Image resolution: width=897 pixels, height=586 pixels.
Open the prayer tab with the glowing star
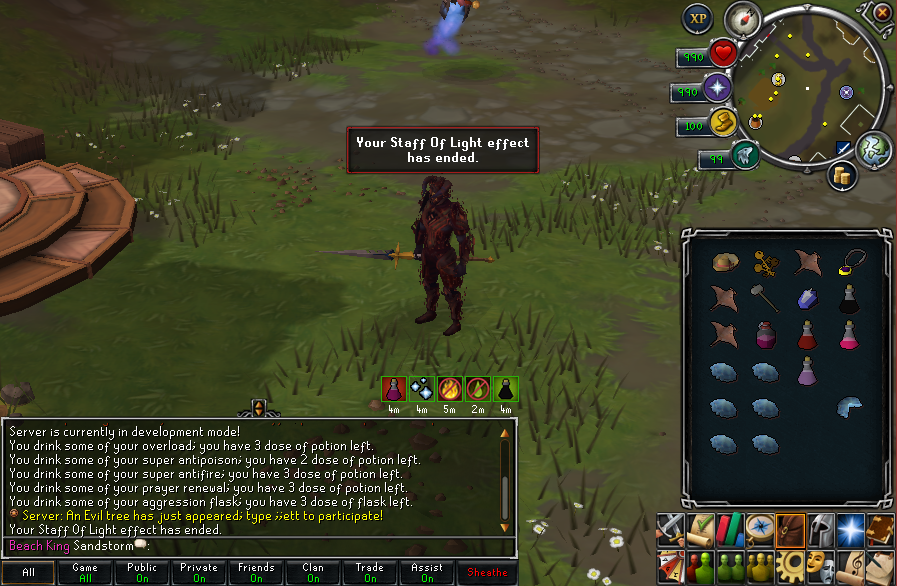(x=851, y=527)
